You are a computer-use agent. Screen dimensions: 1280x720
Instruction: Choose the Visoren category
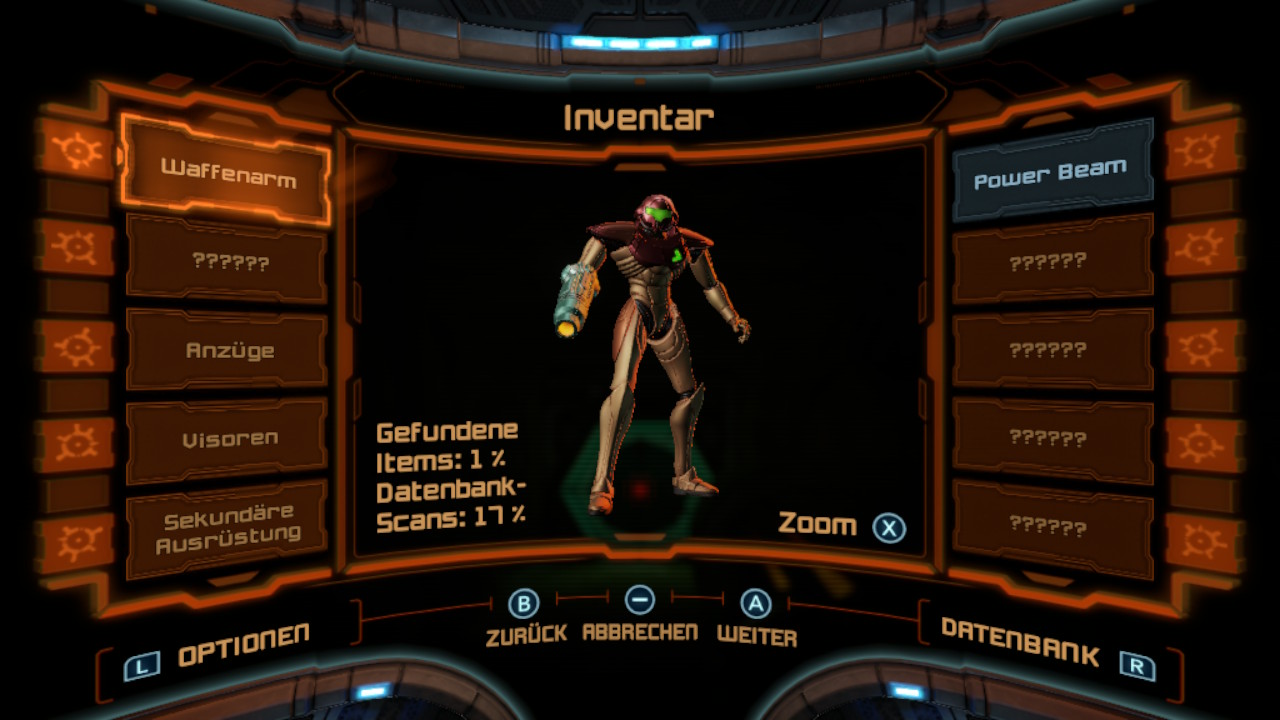pyautogui.click(x=229, y=439)
